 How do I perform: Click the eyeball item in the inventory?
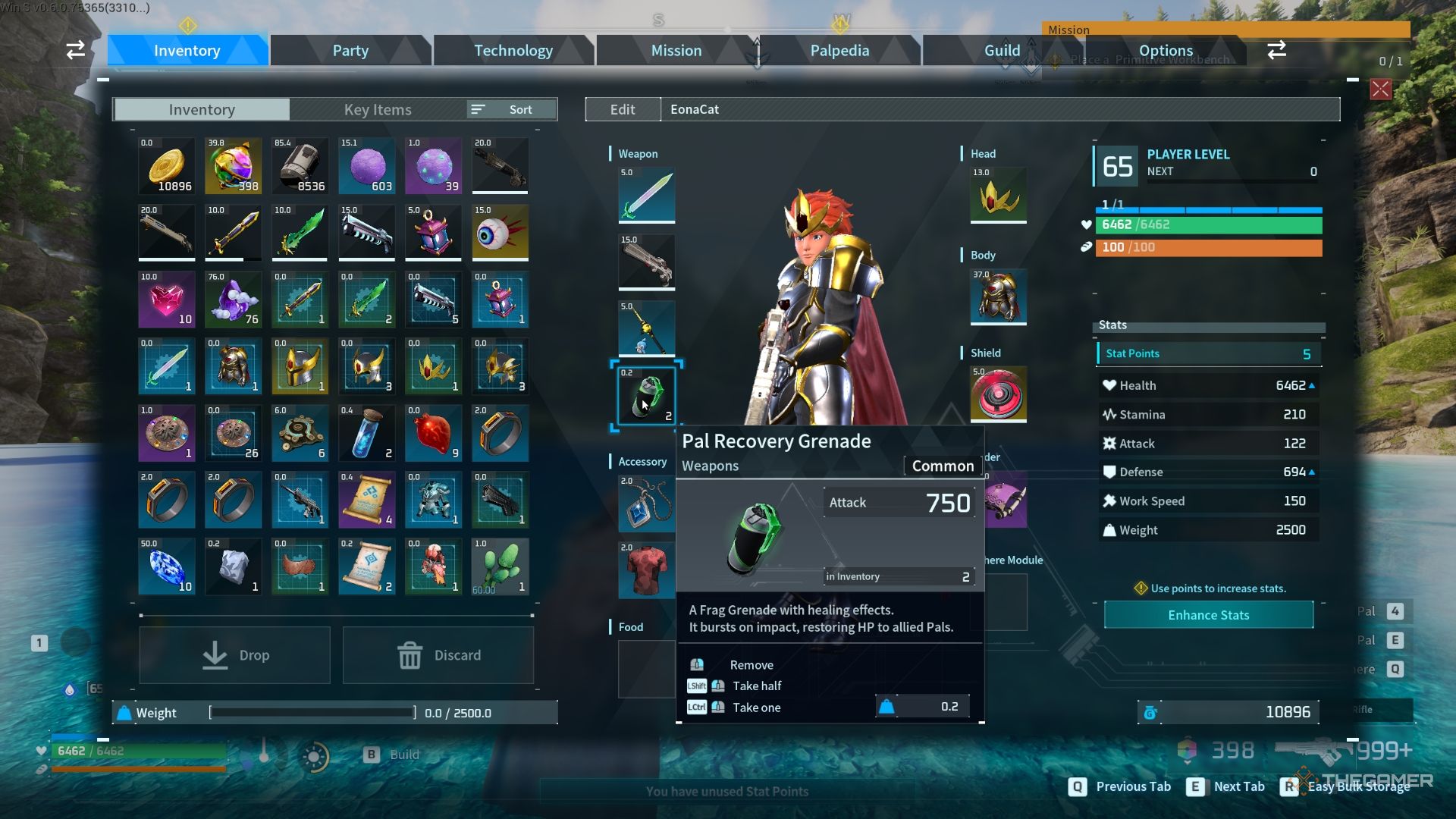[x=500, y=232]
